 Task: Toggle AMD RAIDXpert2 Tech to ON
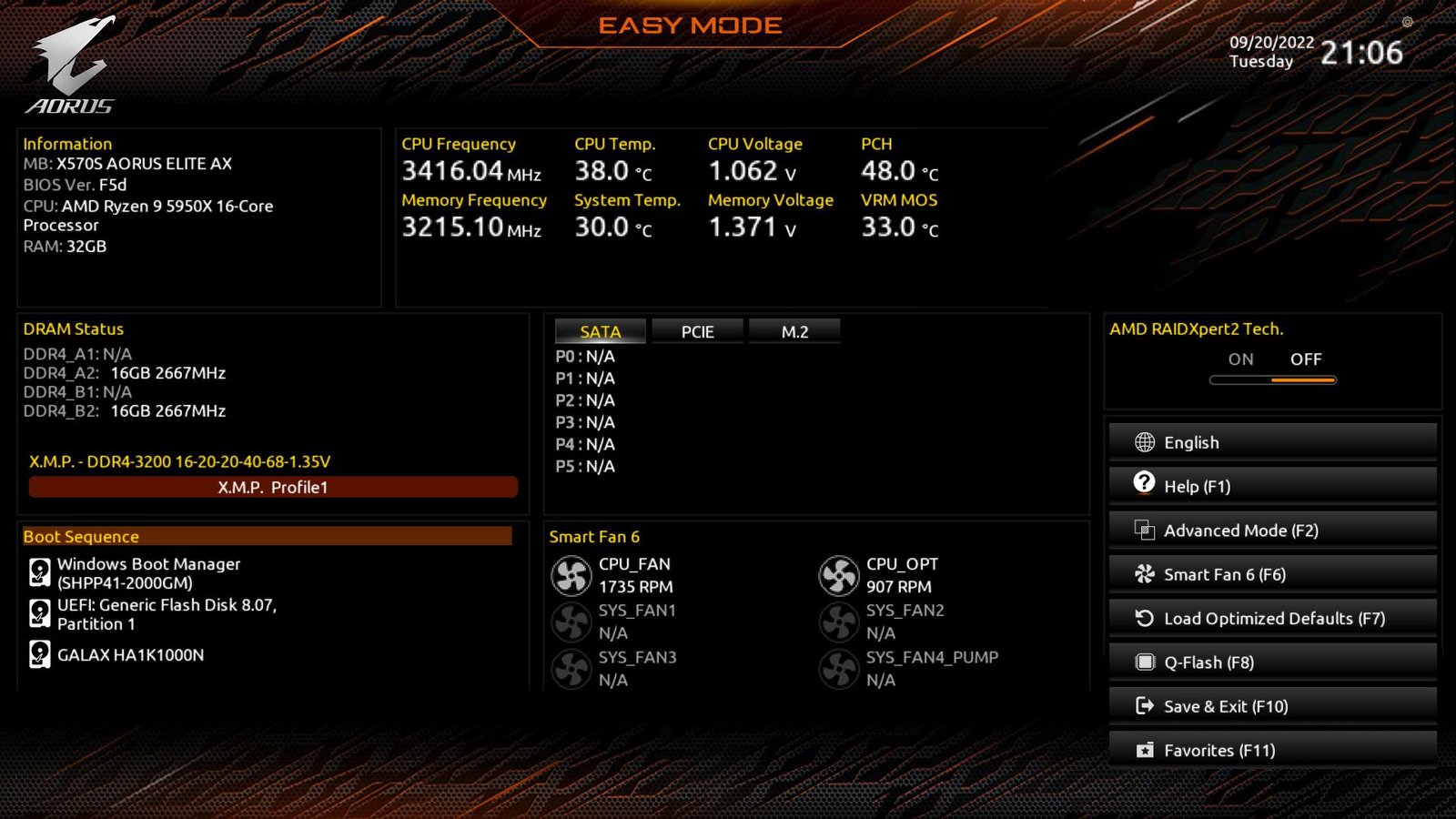1240,359
